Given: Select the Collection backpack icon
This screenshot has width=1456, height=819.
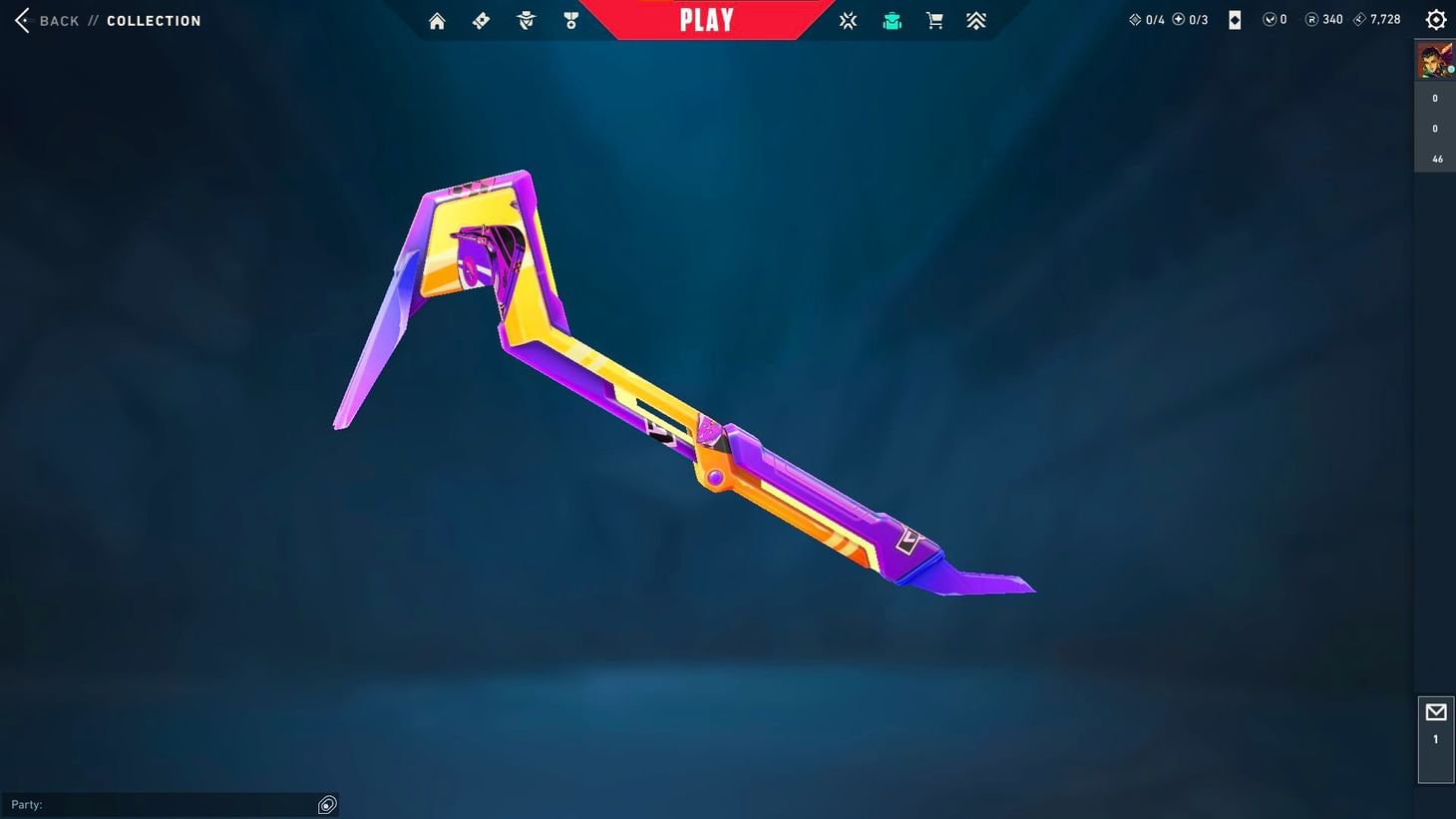Looking at the screenshot, I should (891, 20).
